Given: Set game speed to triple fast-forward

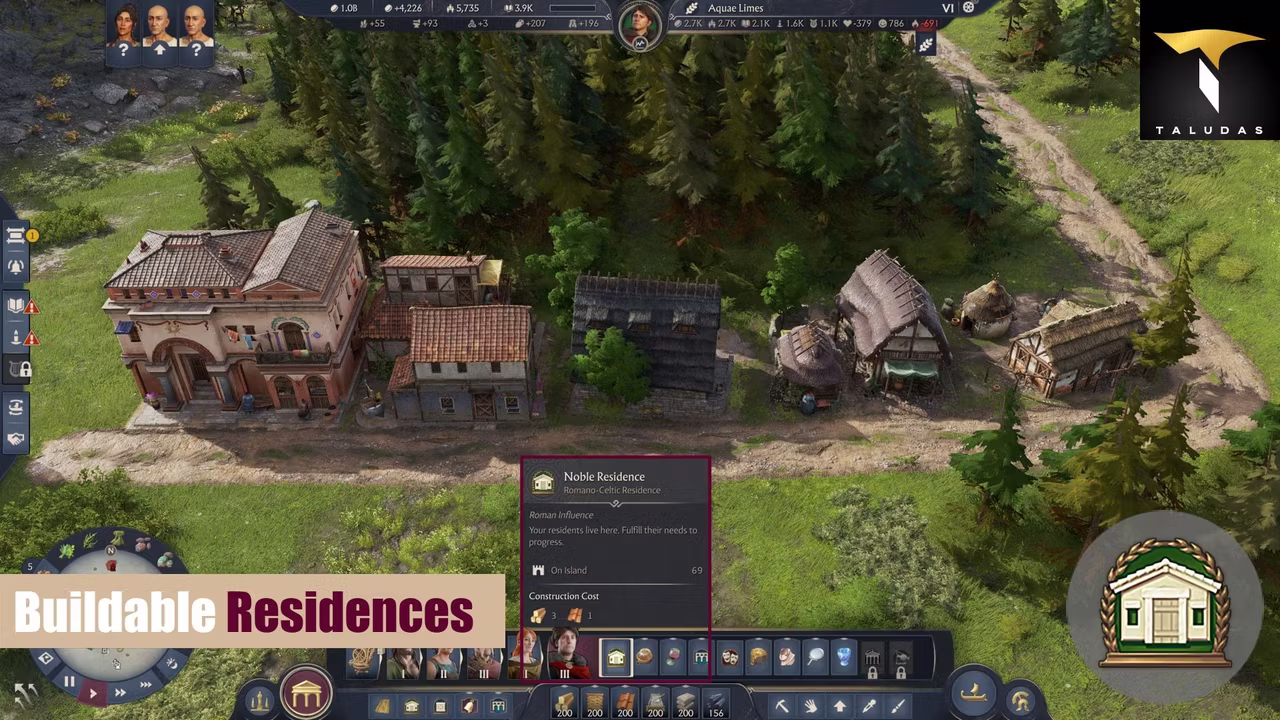Looking at the screenshot, I should [145, 685].
